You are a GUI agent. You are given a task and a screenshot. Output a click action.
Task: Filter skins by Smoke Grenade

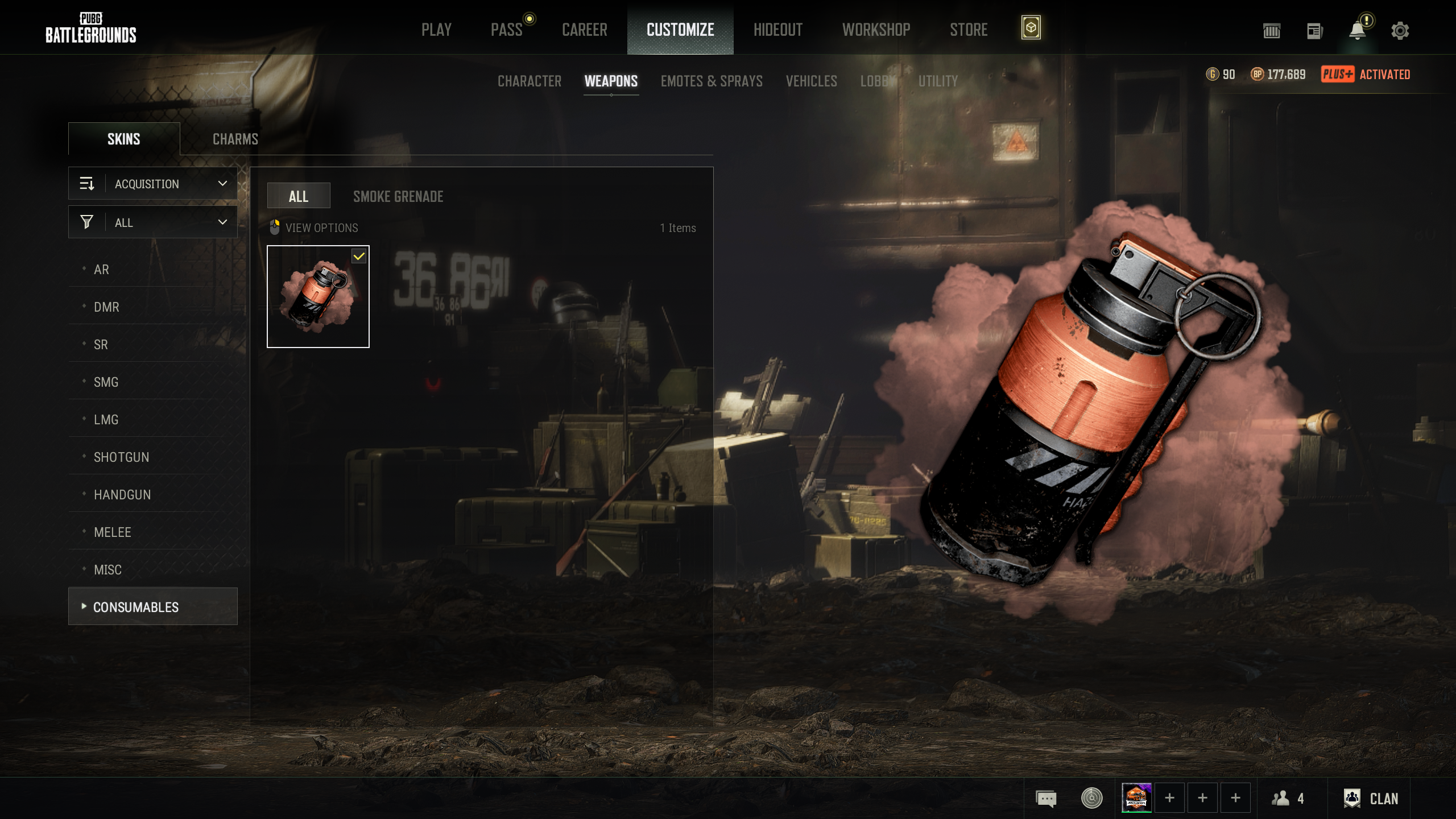398,197
